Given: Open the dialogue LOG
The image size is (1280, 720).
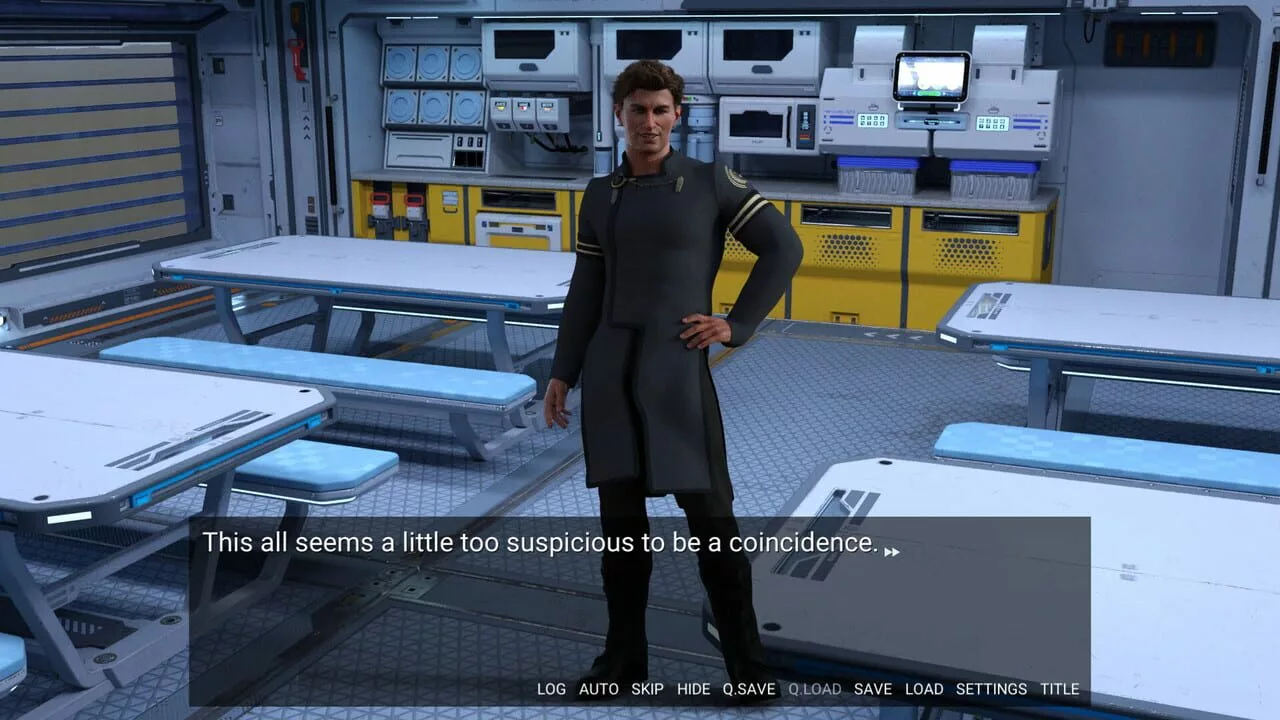Looking at the screenshot, I should tap(551, 689).
